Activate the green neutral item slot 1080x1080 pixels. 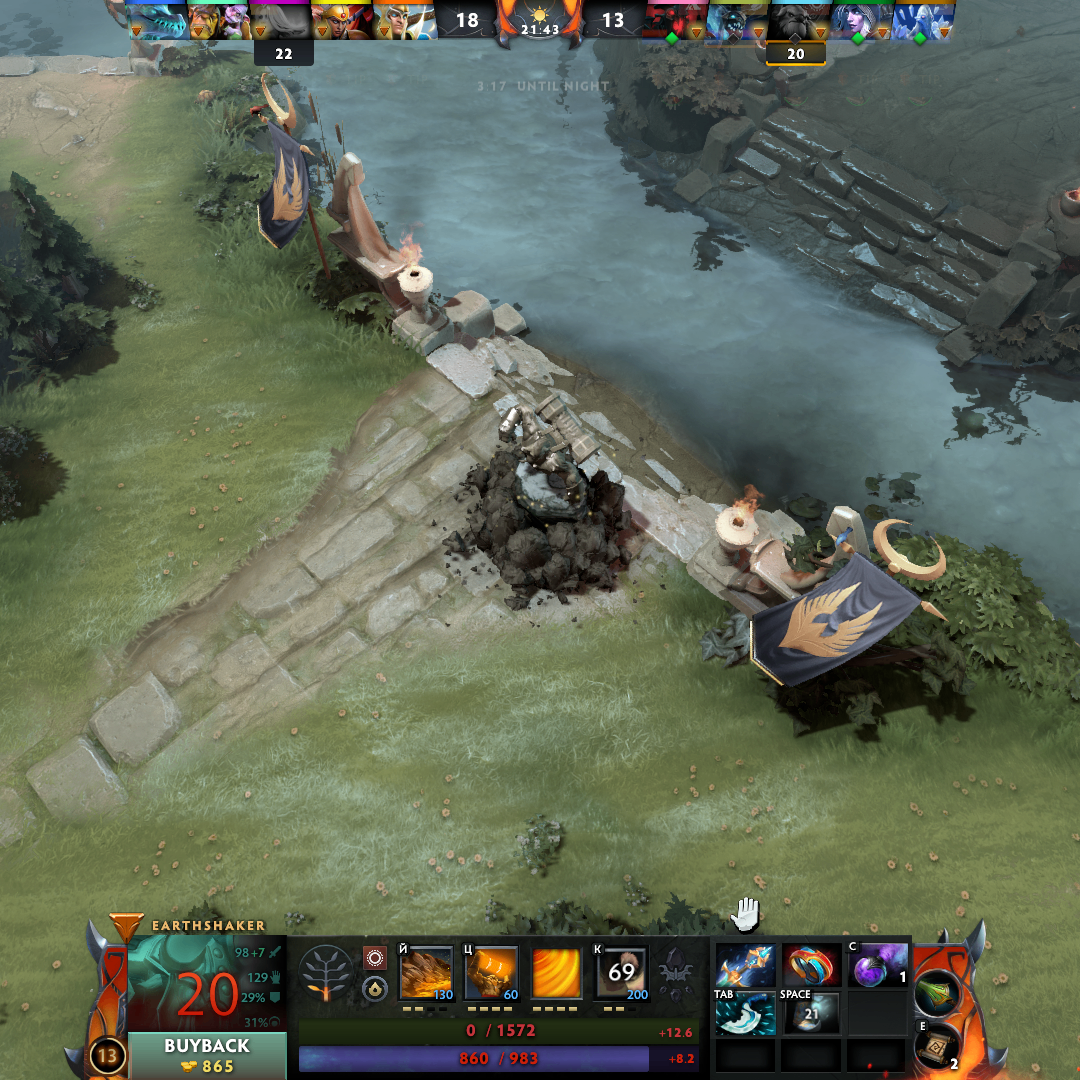(938, 992)
